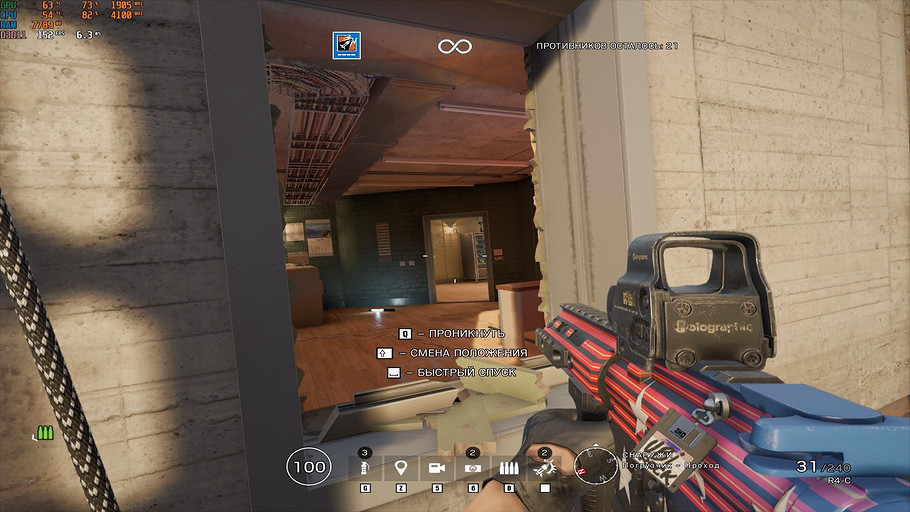Image resolution: width=910 pixels, height=512 pixels.
Task: Select the blue operator icon at top
Action: tap(347, 45)
